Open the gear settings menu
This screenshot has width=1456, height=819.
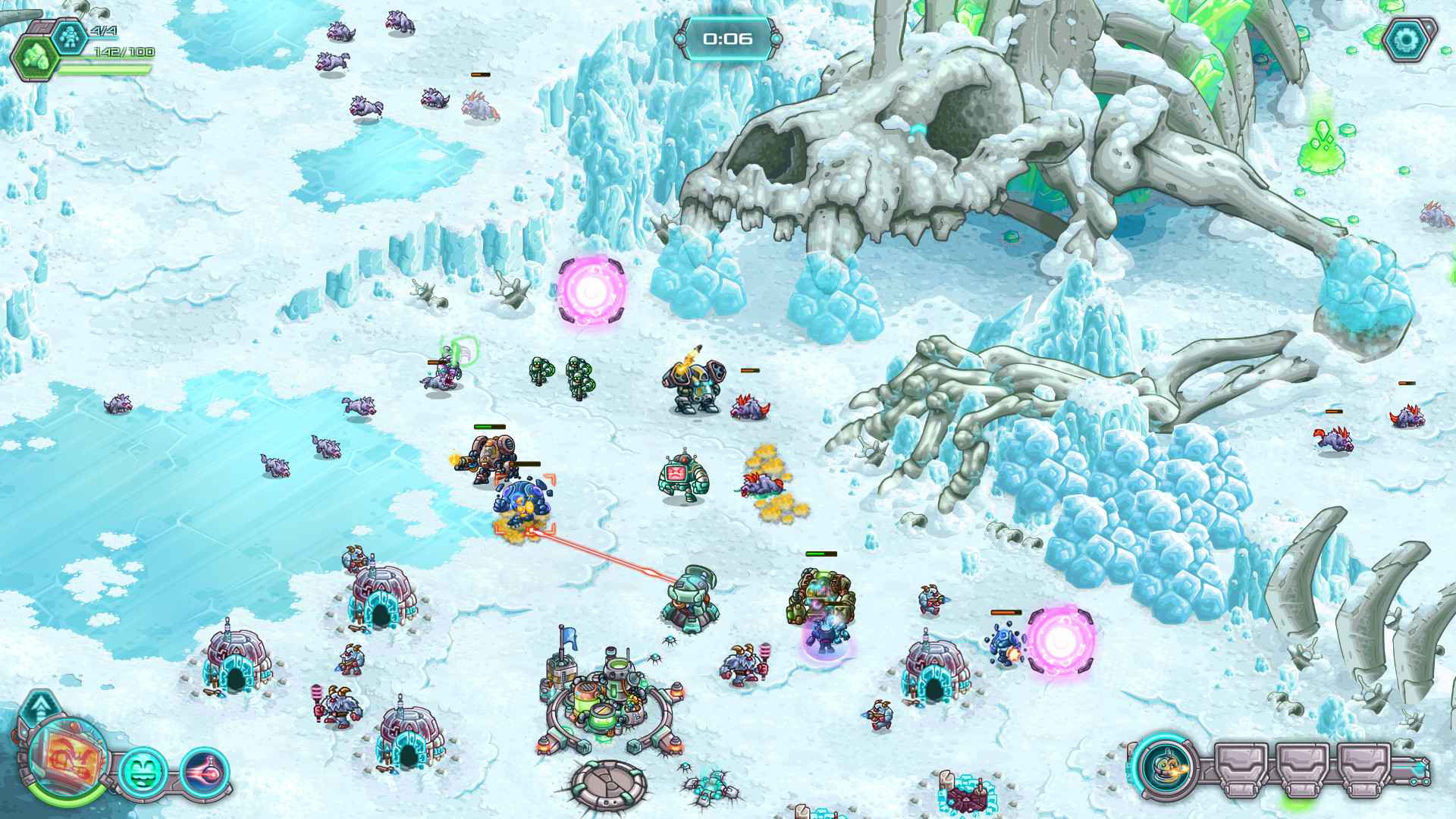point(1409,40)
